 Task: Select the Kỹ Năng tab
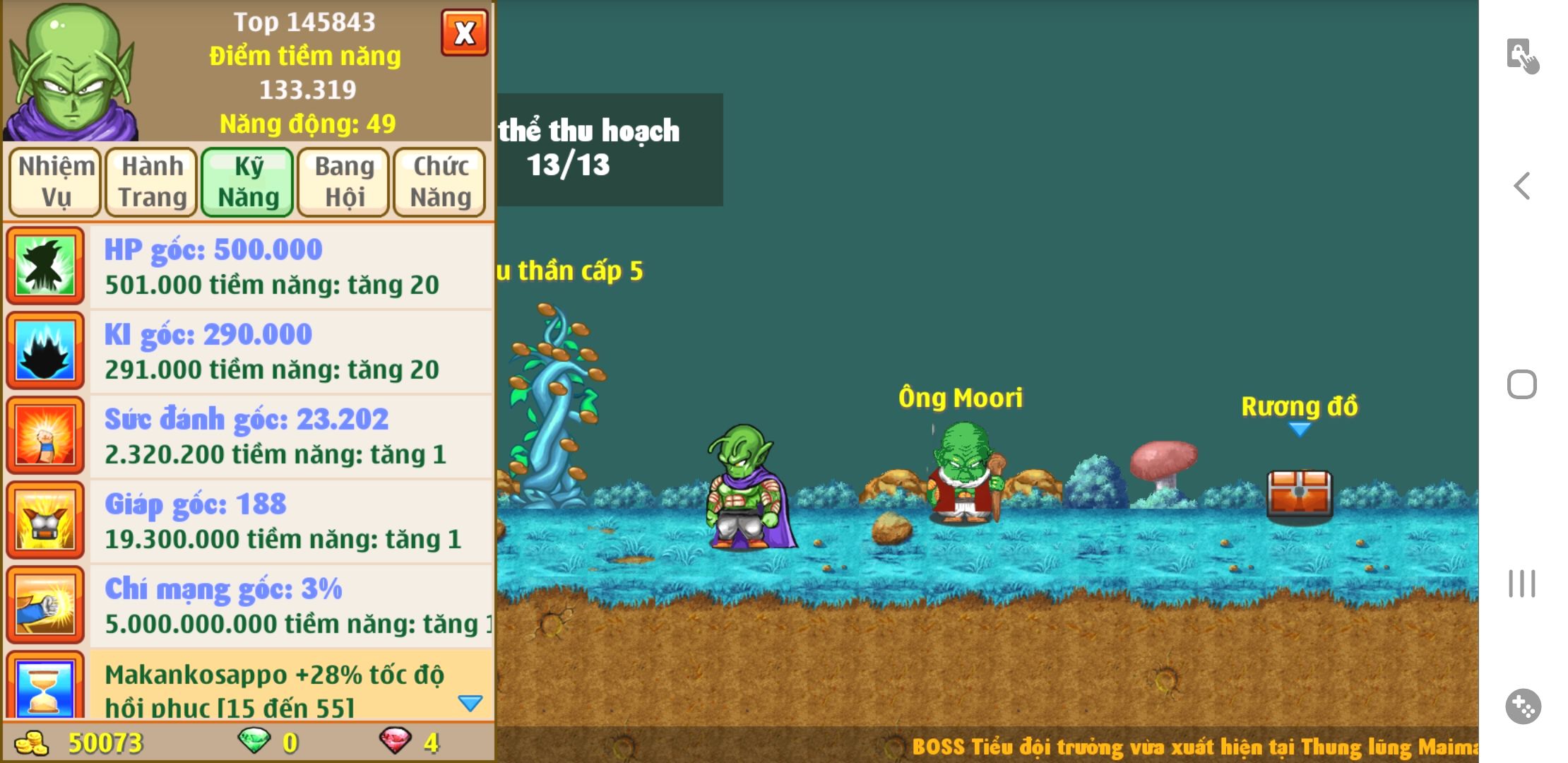[248, 182]
